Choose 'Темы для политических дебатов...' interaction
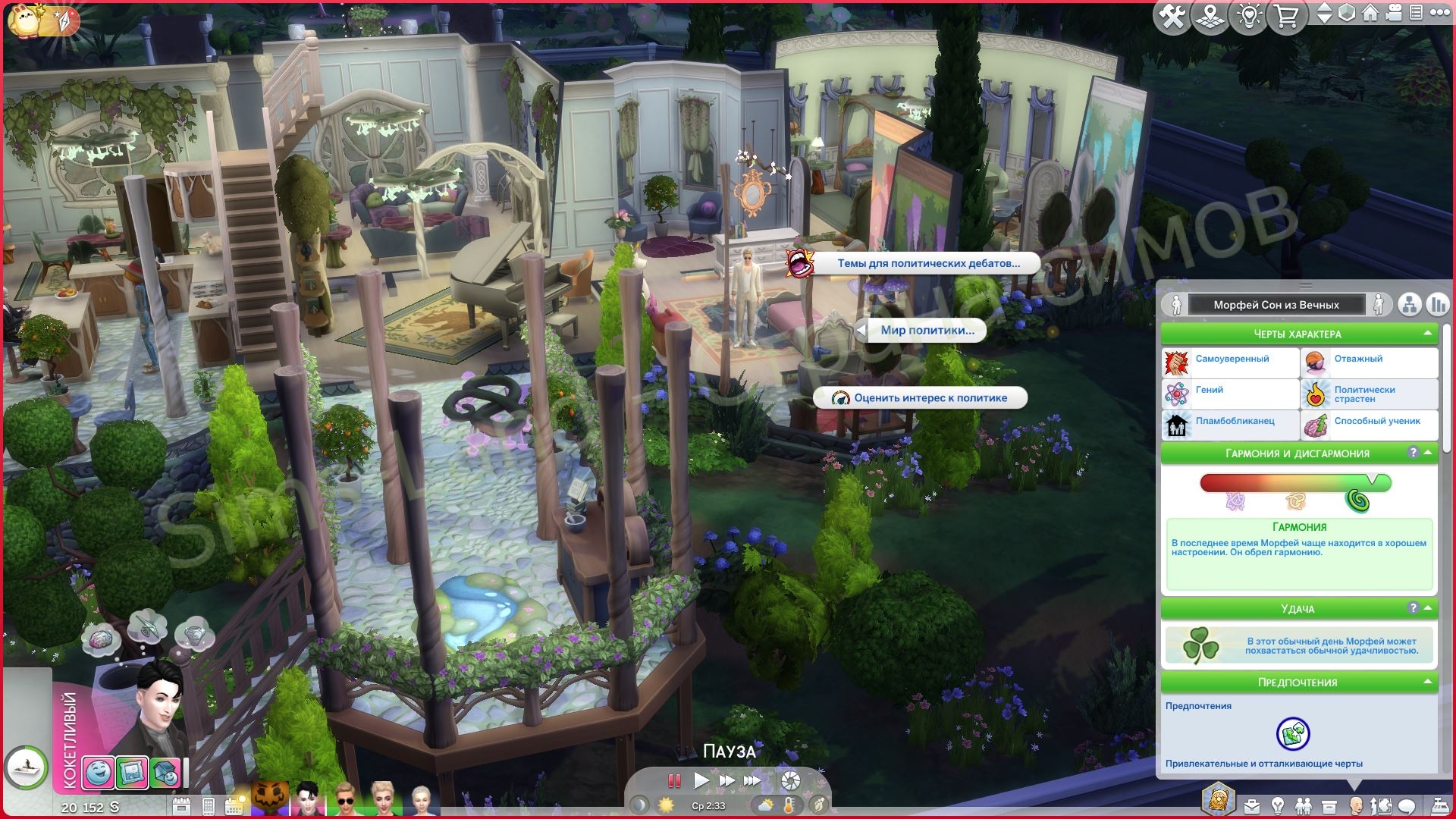The image size is (1456, 819). (927, 264)
